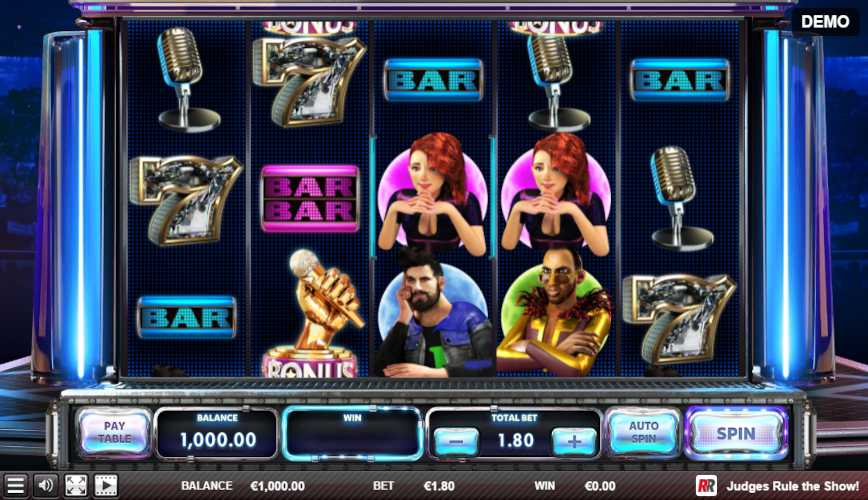
Task: Enter fullscreen mode
Action: coord(76,486)
